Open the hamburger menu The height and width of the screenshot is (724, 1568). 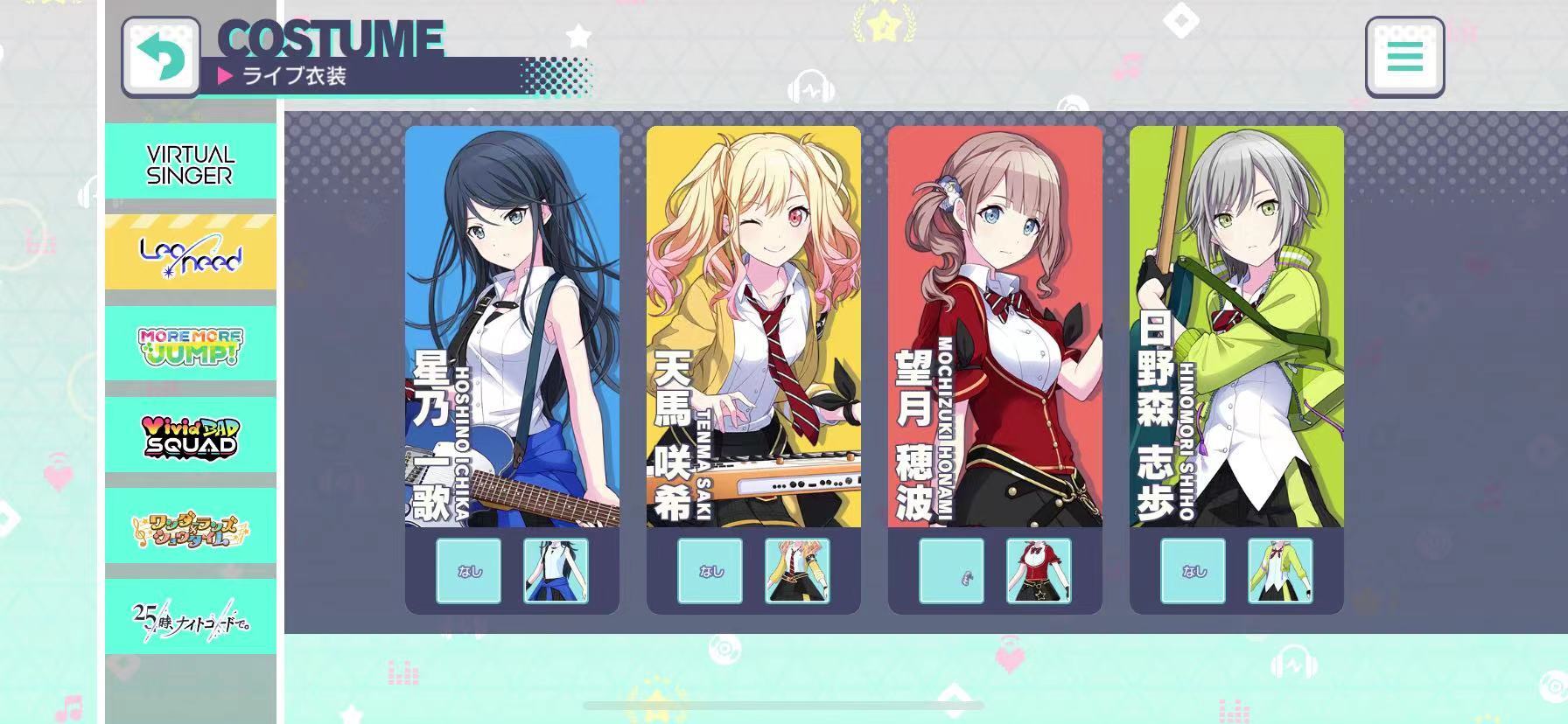click(x=1404, y=58)
